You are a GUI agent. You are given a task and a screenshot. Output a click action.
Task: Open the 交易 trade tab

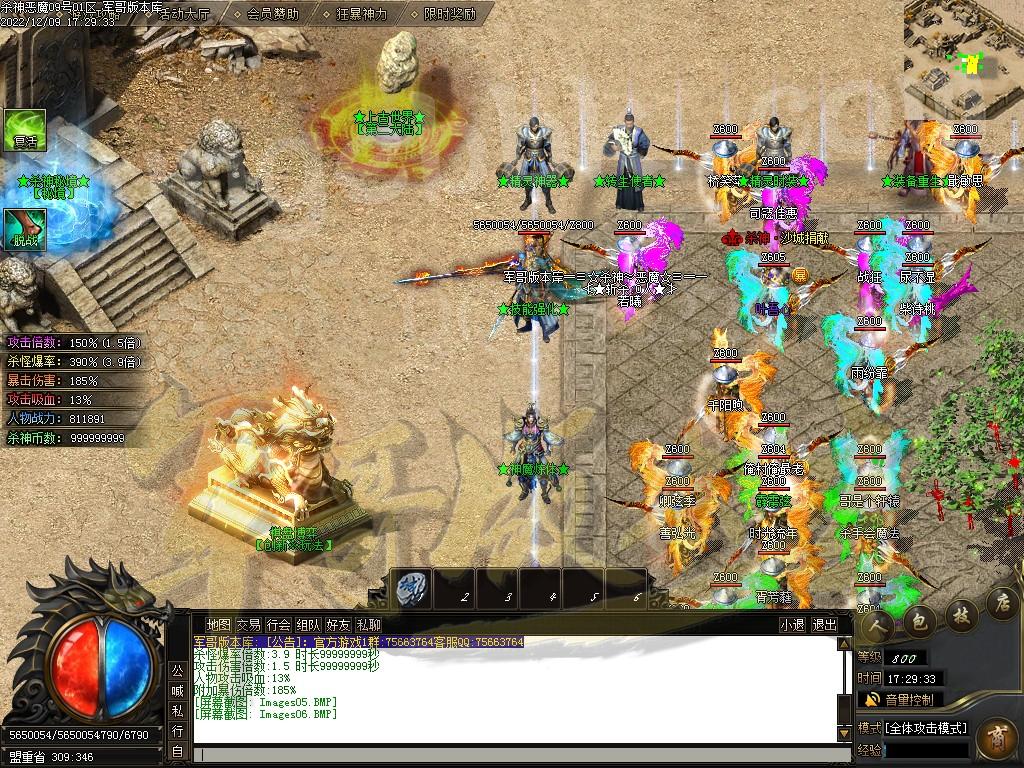pos(248,625)
